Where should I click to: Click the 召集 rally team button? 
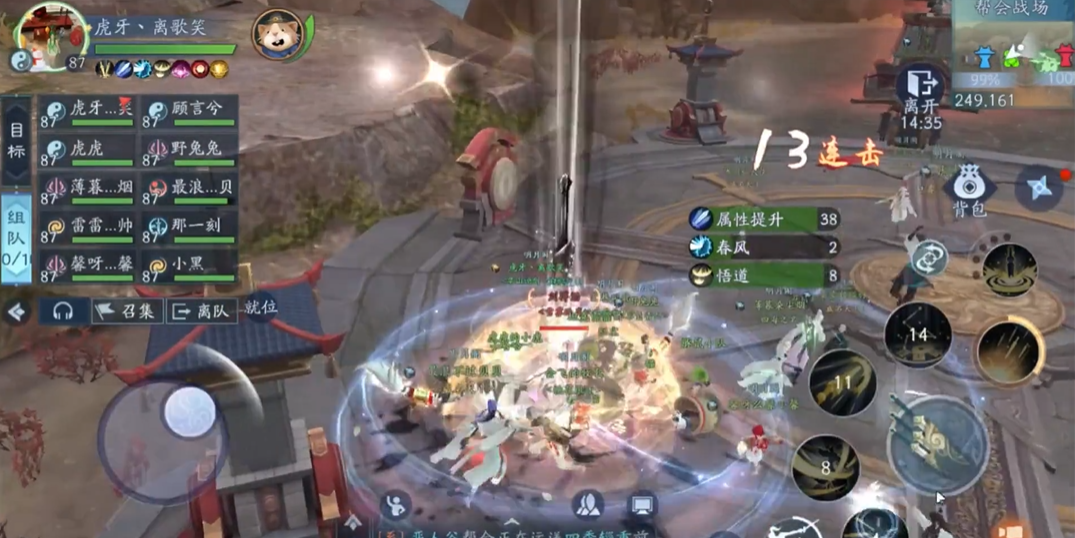(127, 311)
